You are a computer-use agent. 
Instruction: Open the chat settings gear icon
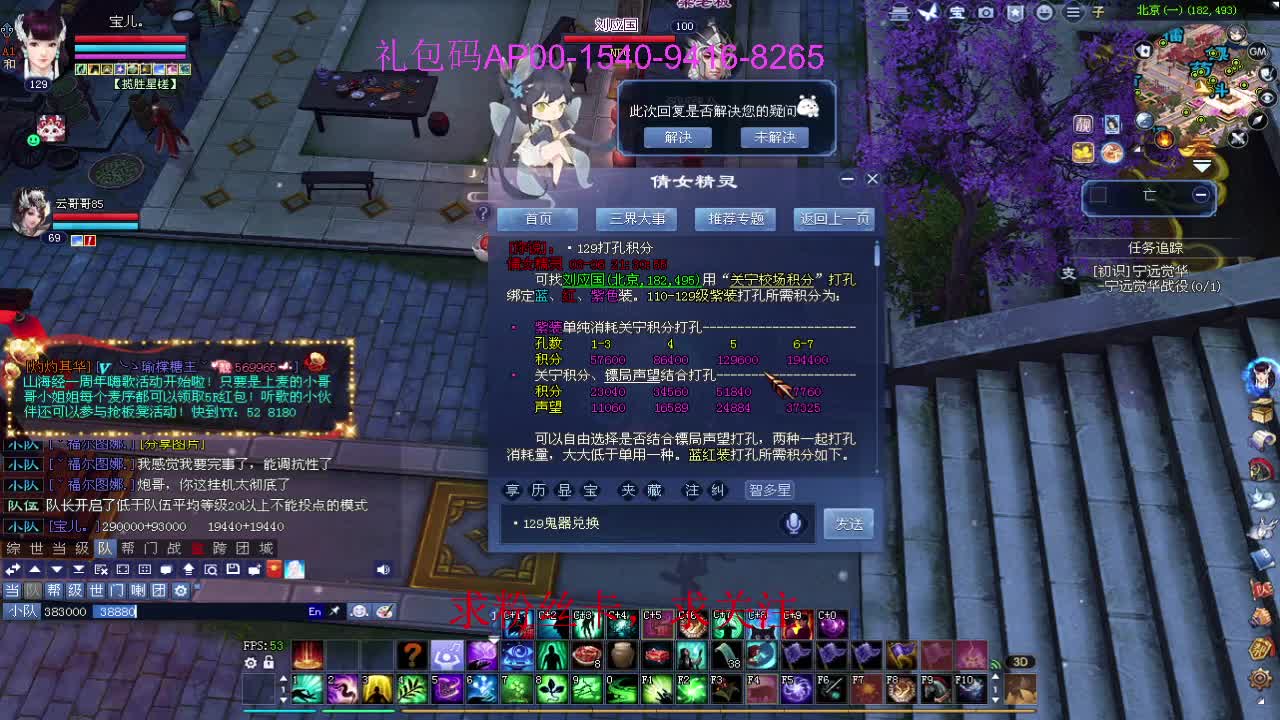[x=181, y=590]
